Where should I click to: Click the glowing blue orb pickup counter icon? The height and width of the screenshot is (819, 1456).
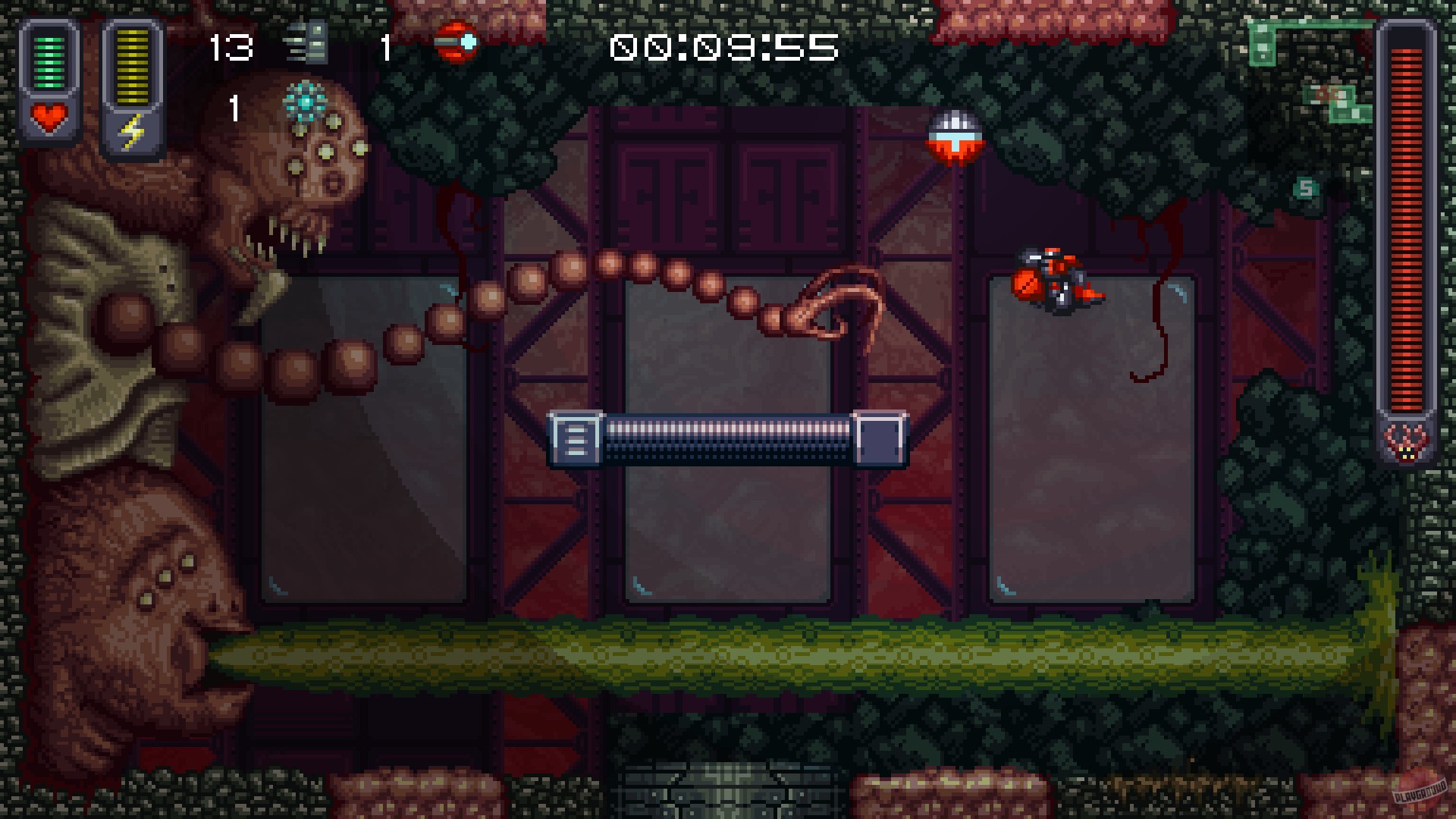click(x=306, y=99)
